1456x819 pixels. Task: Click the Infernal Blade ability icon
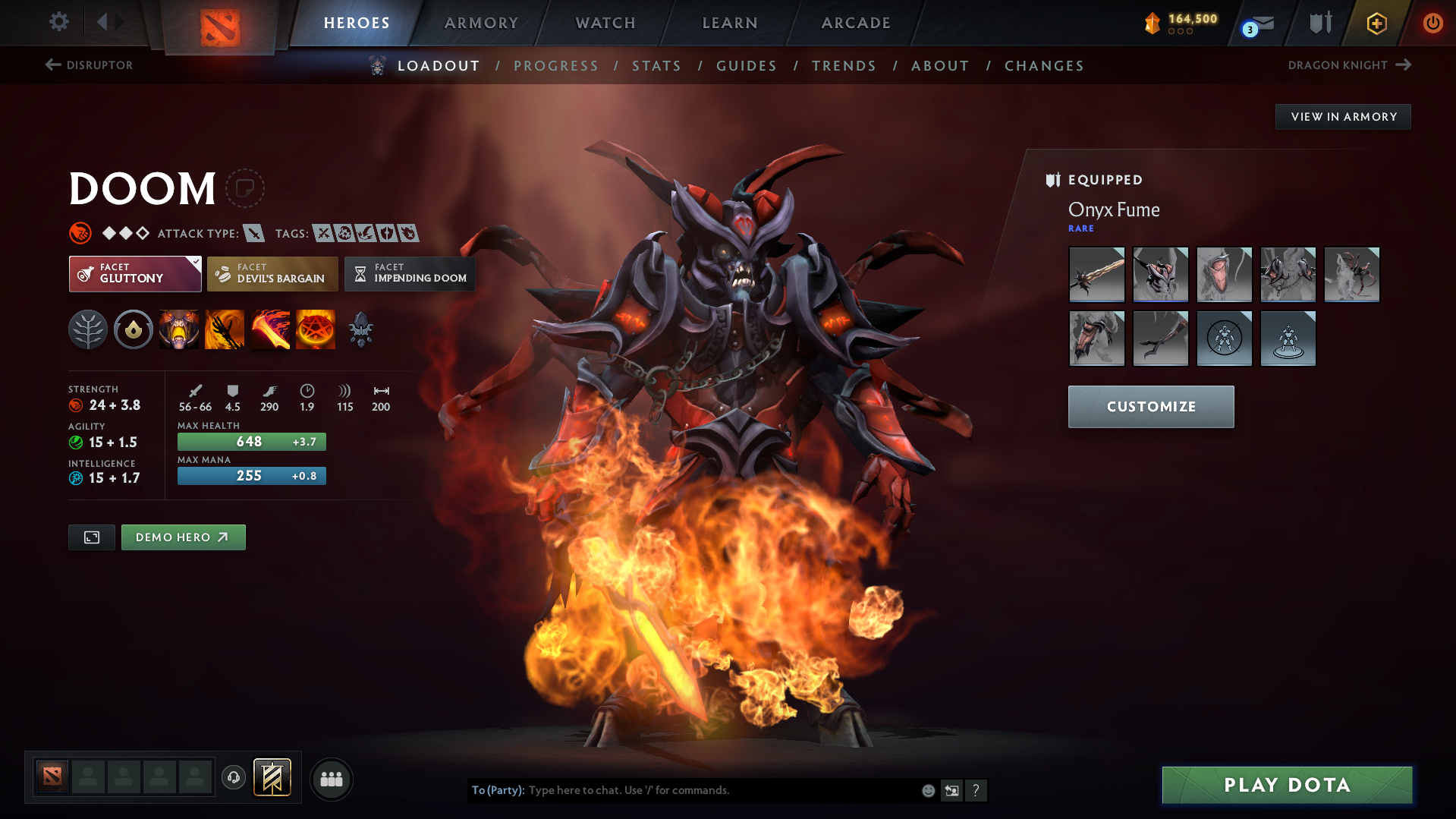pyautogui.click(x=270, y=329)
